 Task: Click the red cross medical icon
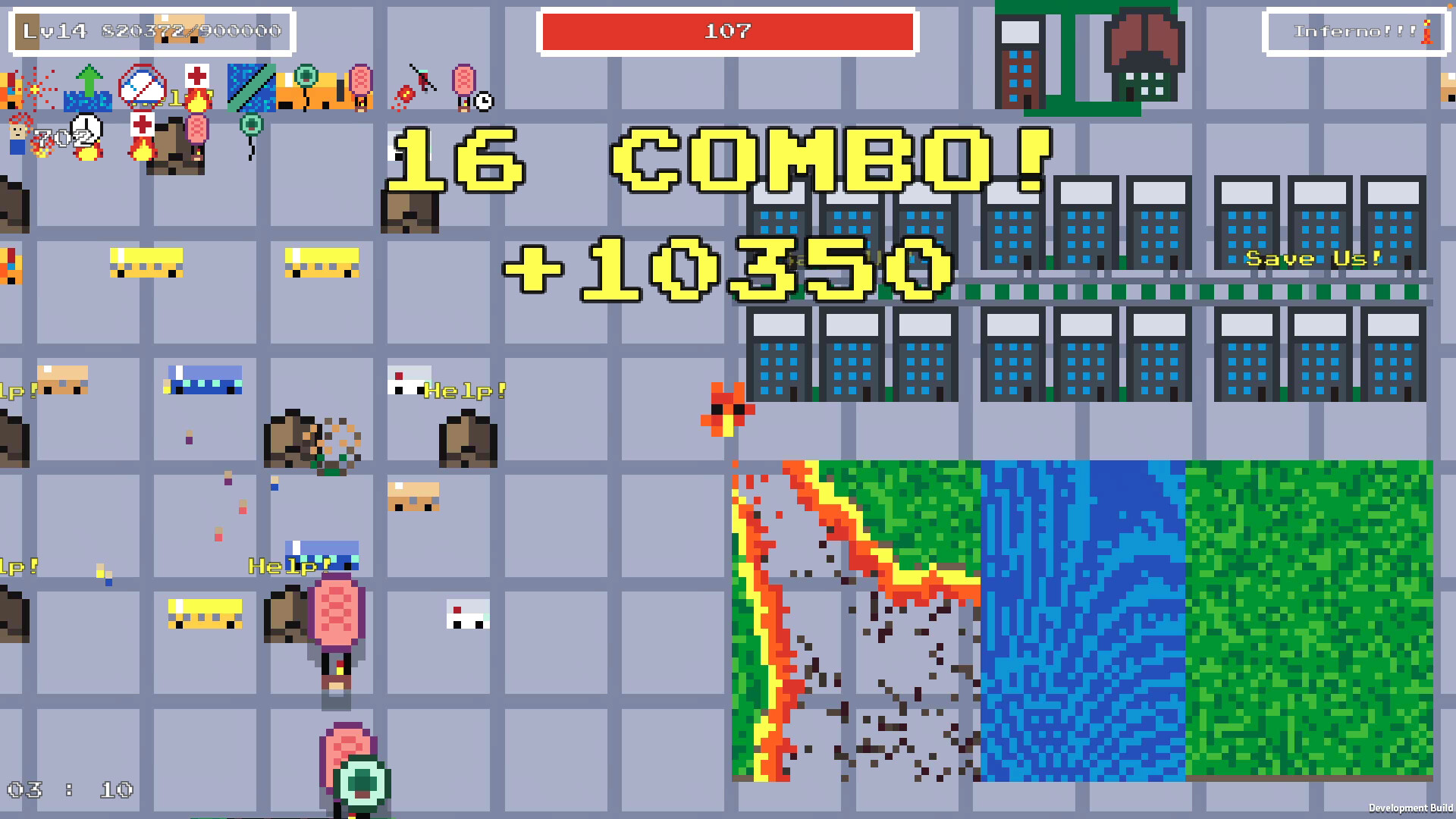tap(197, 75)
